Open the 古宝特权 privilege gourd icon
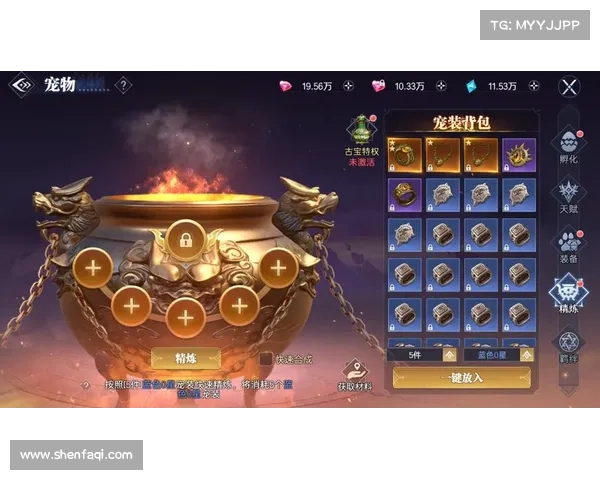The width and height of the screenshot is (600, 480). click(360, 131)
